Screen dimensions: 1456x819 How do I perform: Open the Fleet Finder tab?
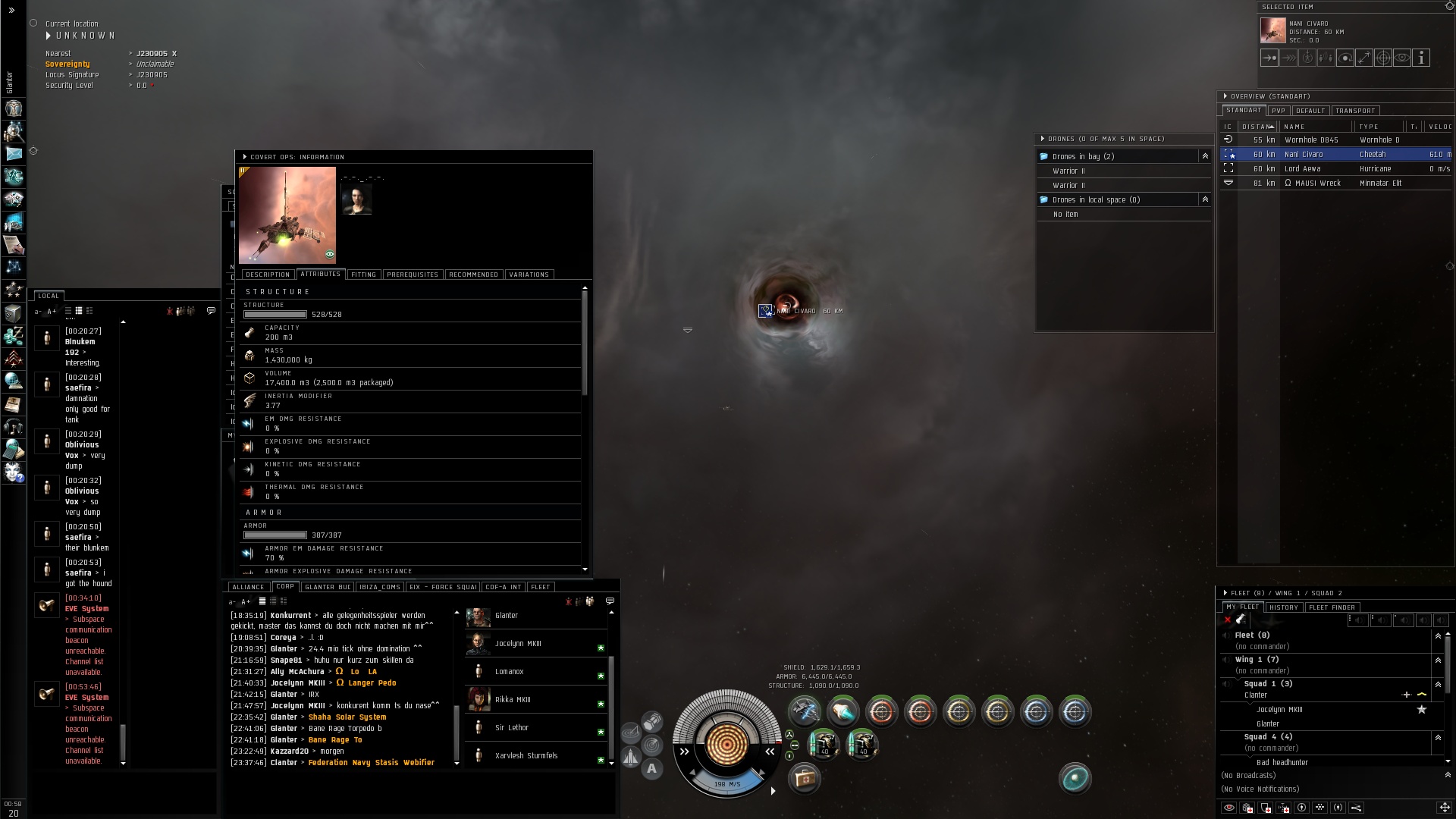click(x=1332, y=607)
